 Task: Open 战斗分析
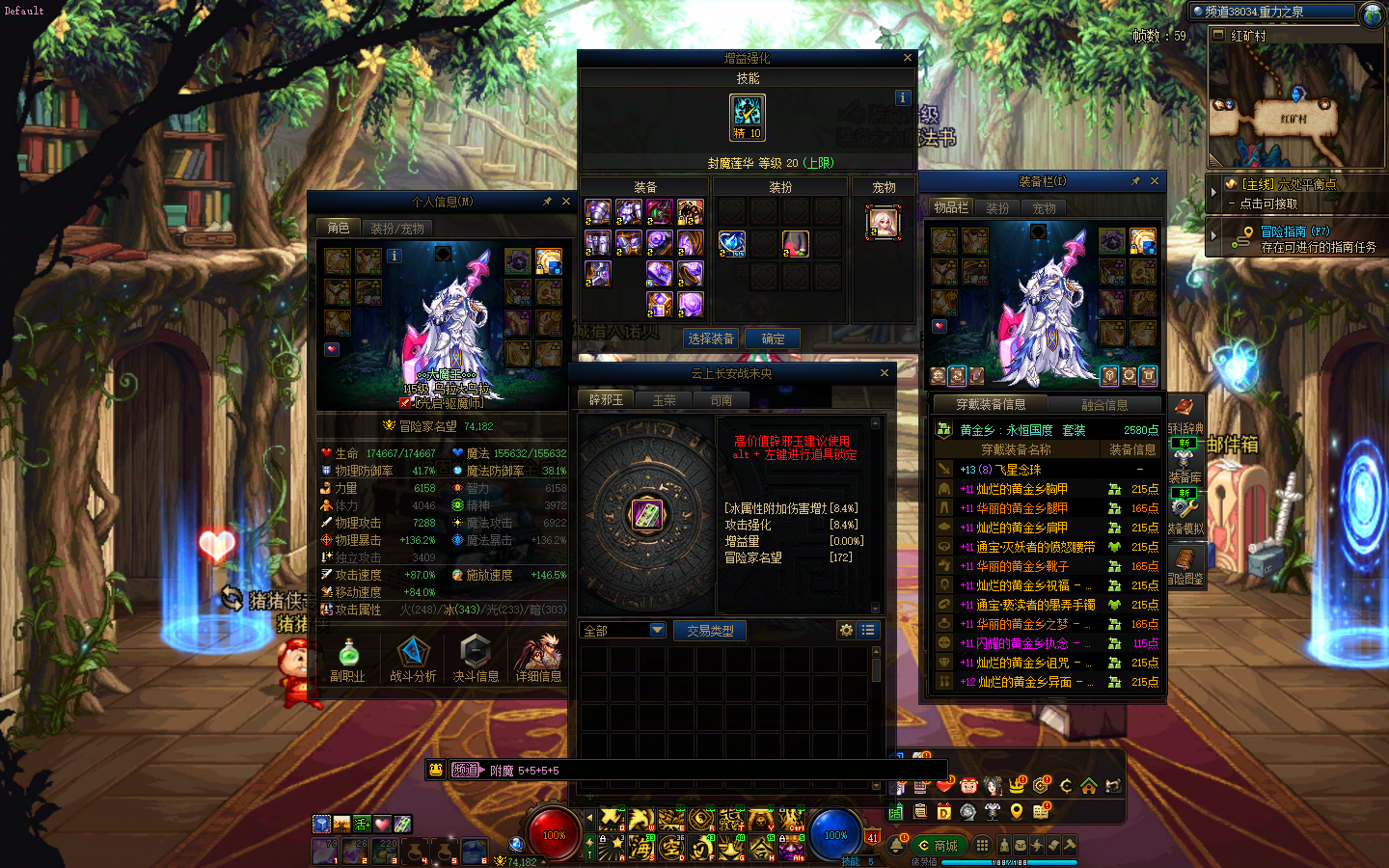tap(413, 659)
